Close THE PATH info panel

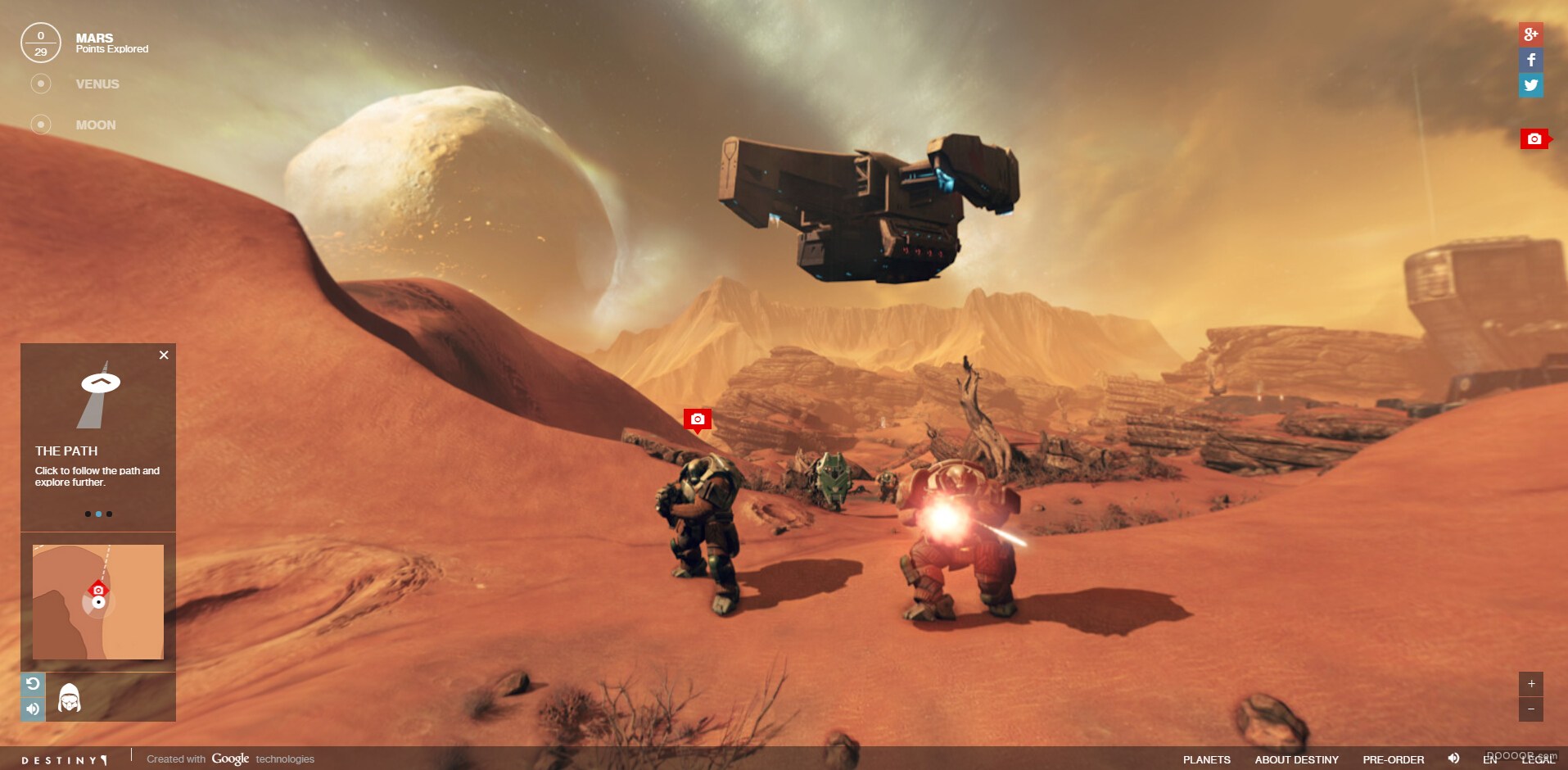[x=163, y=355]
